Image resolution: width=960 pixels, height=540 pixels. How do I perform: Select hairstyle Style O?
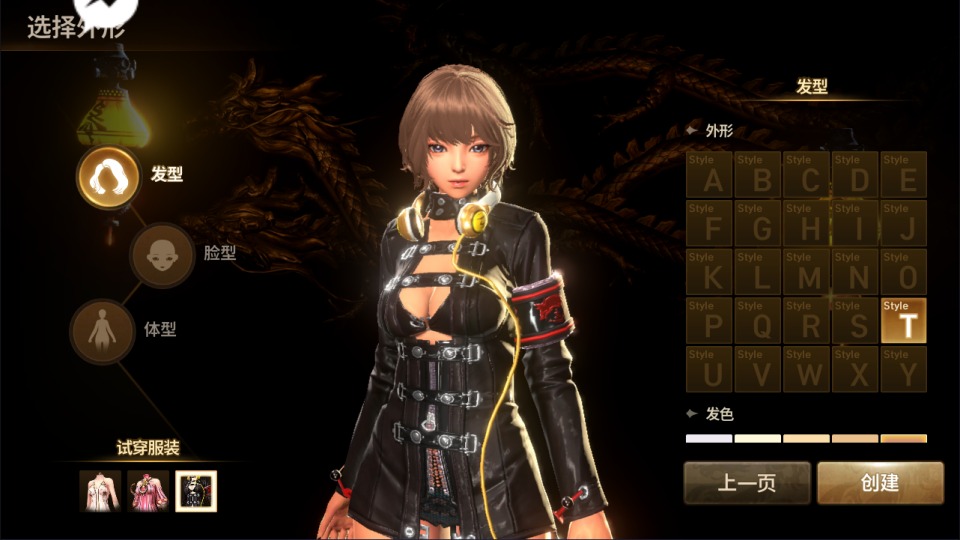click(x=904, y=272)
